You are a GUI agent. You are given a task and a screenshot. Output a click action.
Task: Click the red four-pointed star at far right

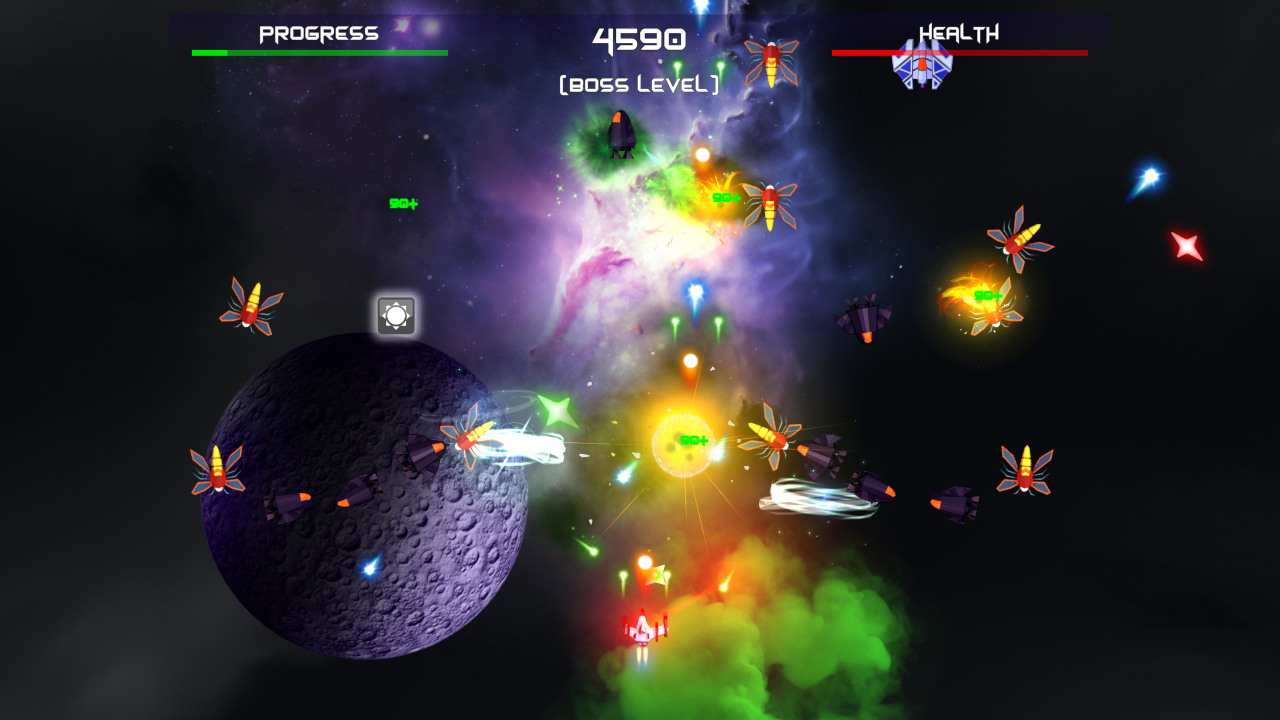(x=1186, y=243)
